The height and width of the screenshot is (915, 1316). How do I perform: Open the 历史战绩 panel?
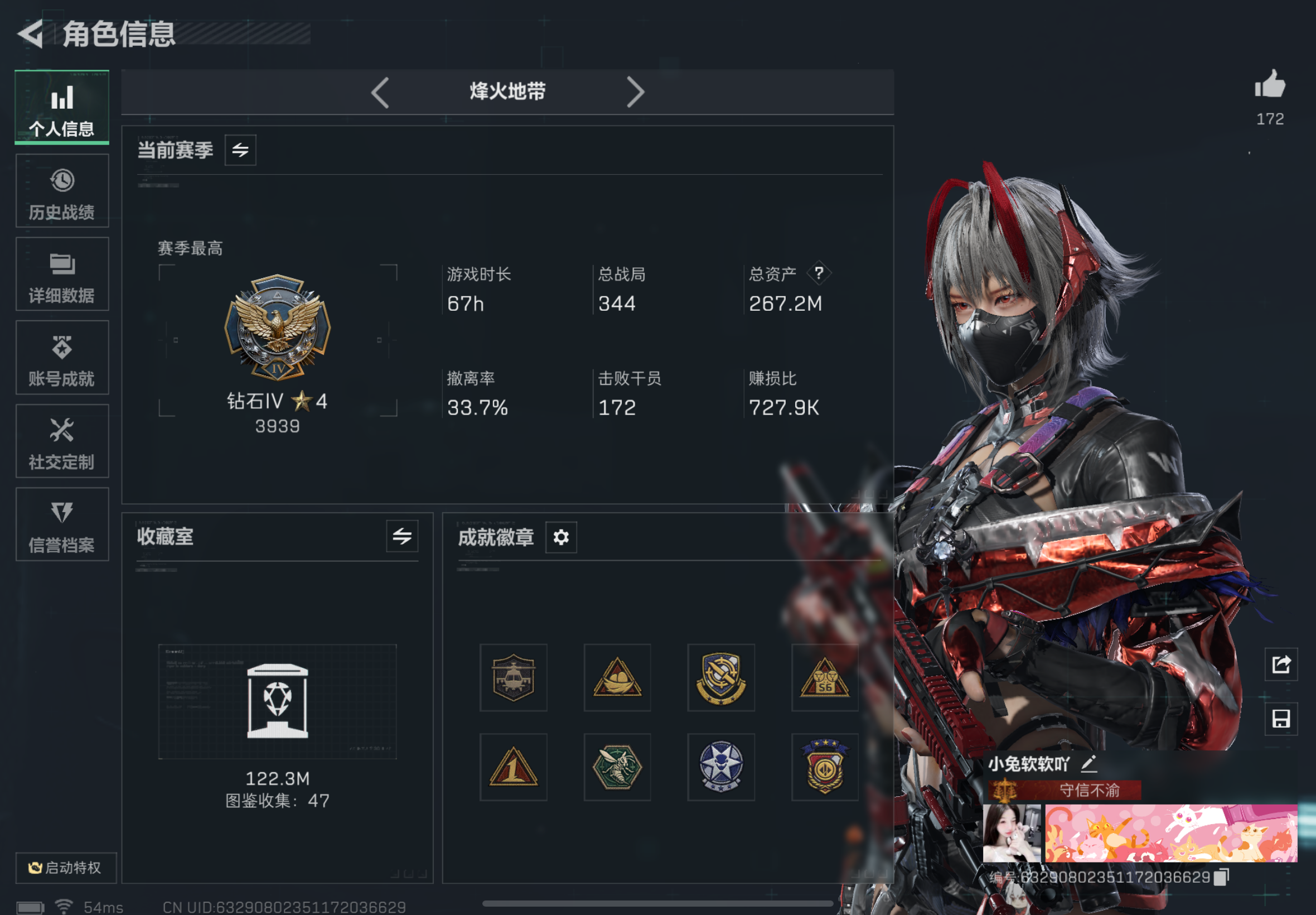tap(62, 191)
